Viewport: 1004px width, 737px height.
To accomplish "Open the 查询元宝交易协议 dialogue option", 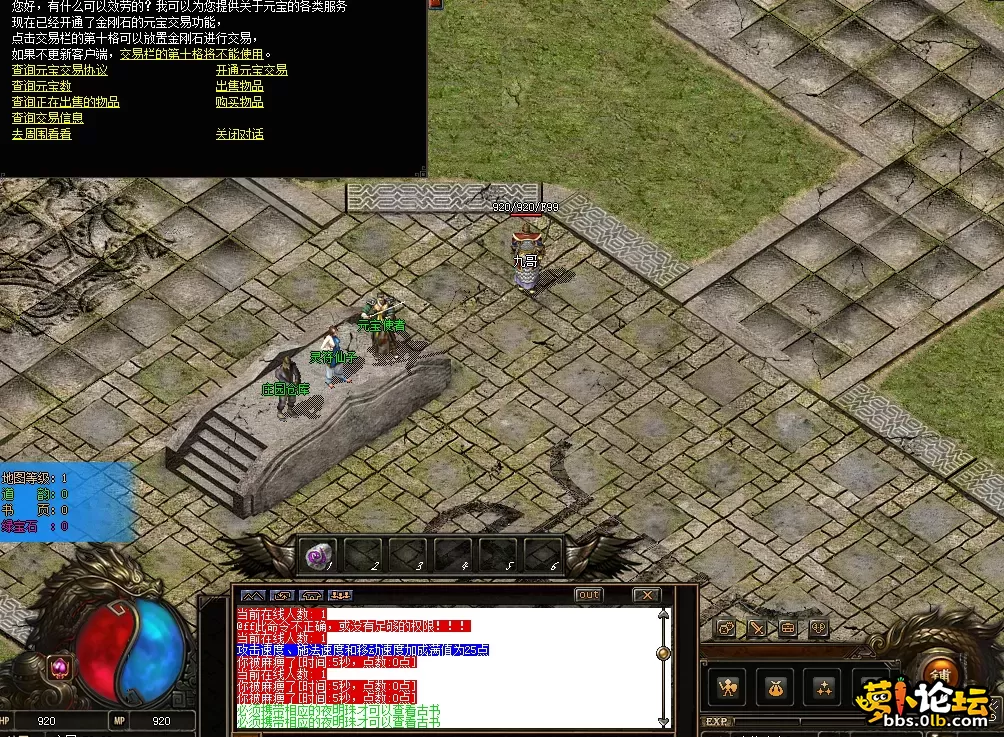I will (59, 71).
